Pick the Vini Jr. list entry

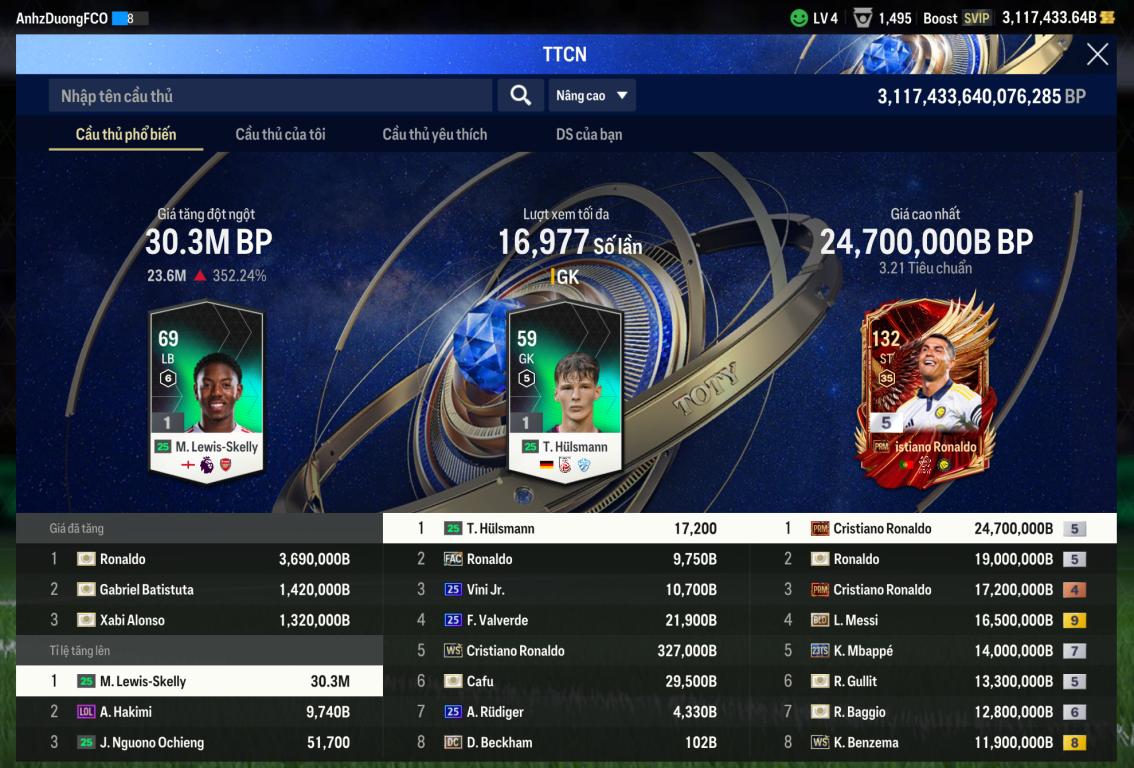click(x=566, y=590)
